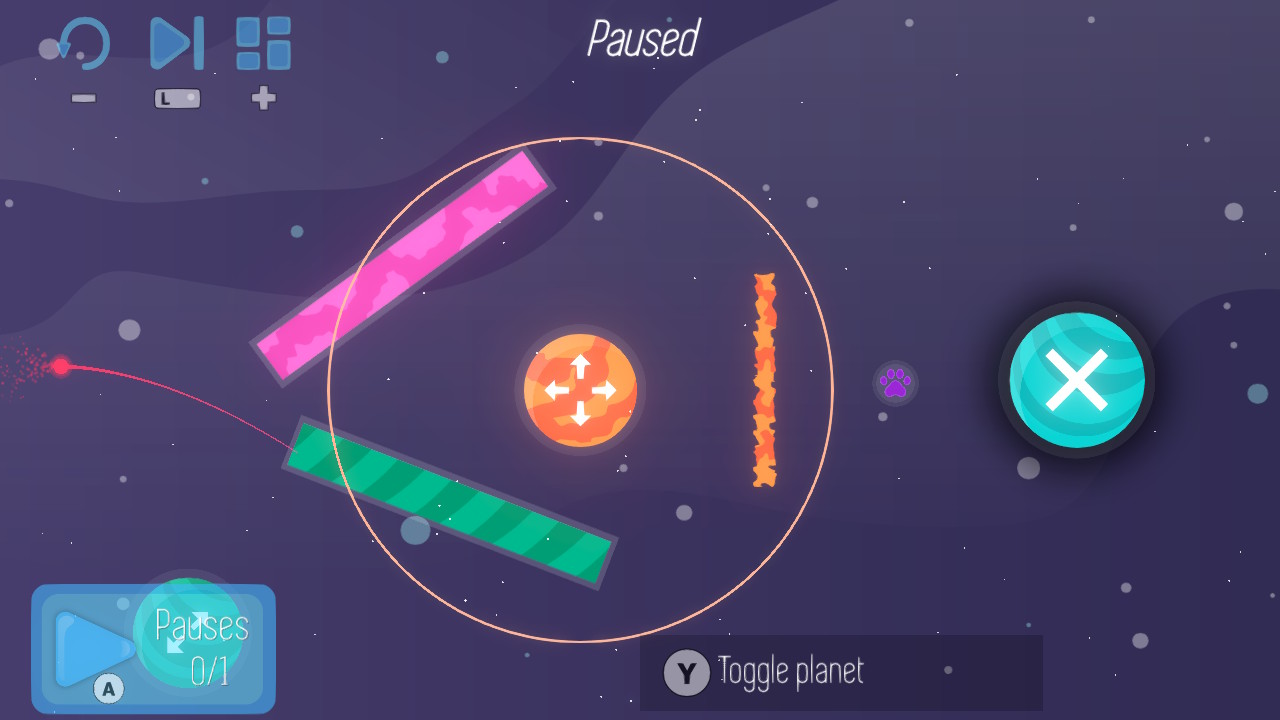Restart the level with the circular arrow icon
This screenshot has height=720, width=1280.
(x=82, y=44)
